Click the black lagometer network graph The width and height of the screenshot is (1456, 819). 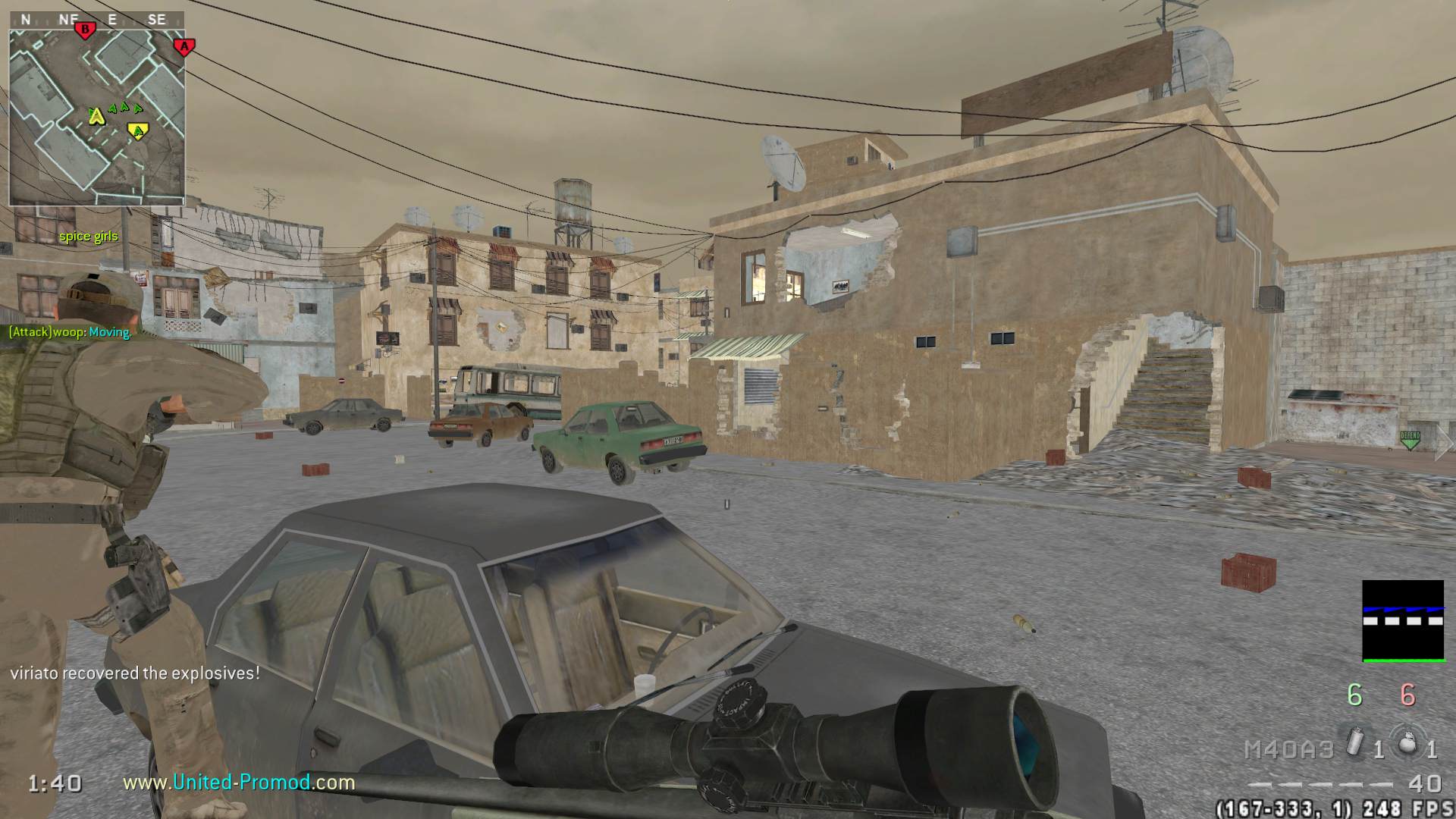click(x=1403, y=620)
